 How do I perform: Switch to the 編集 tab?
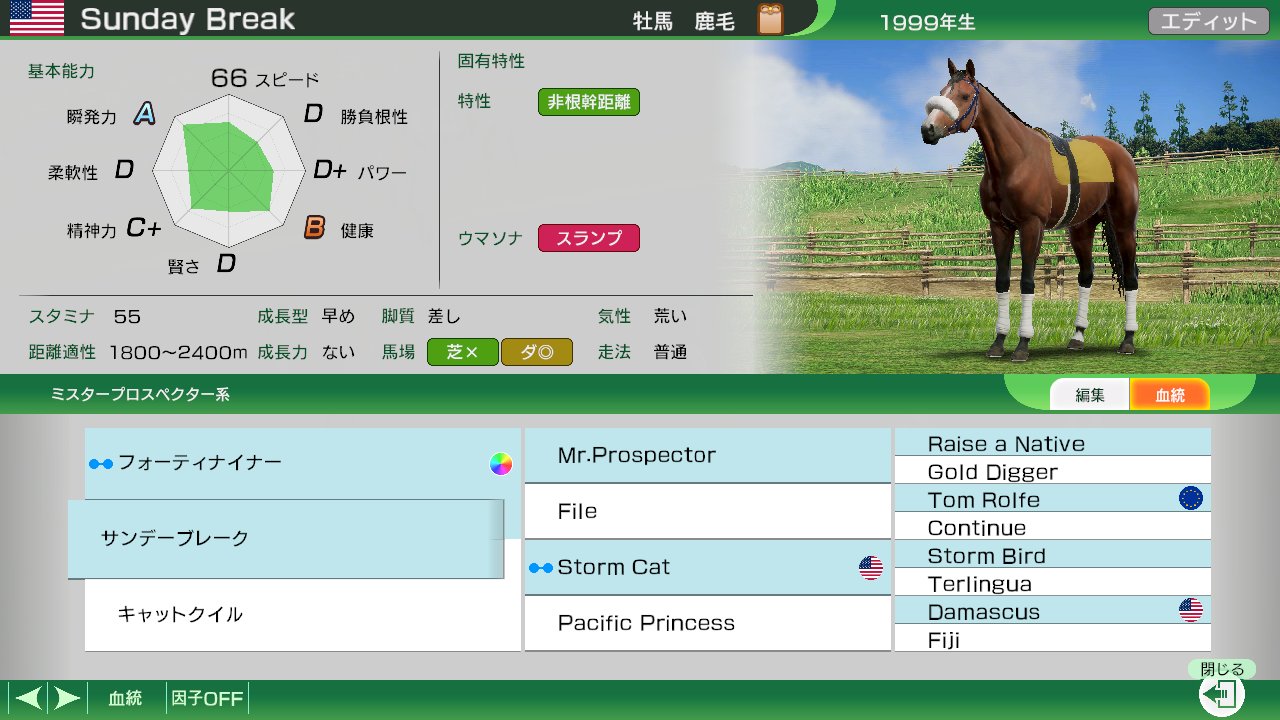[x=1089, y=395]
